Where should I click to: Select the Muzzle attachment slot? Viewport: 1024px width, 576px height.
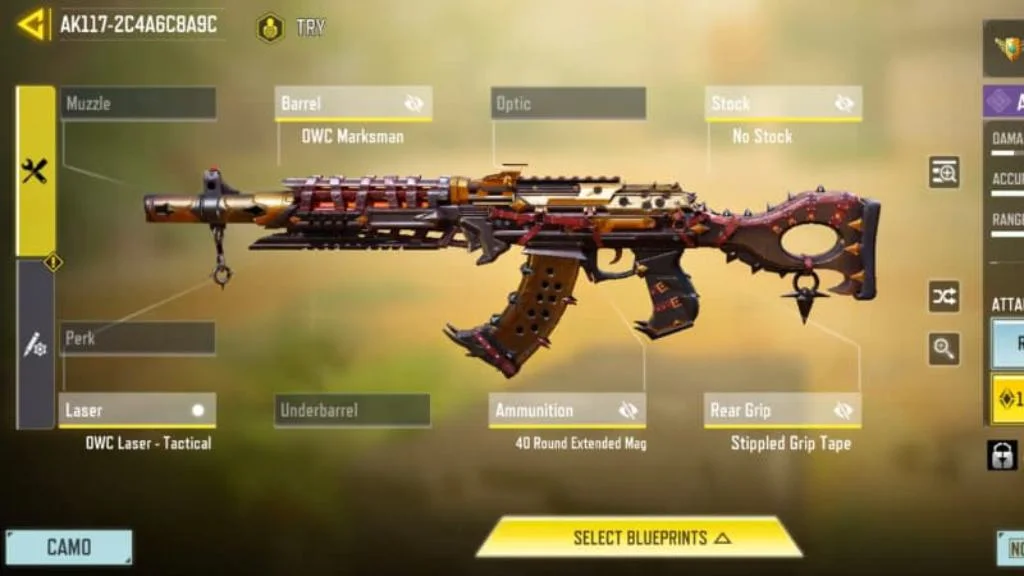point(138,103)
